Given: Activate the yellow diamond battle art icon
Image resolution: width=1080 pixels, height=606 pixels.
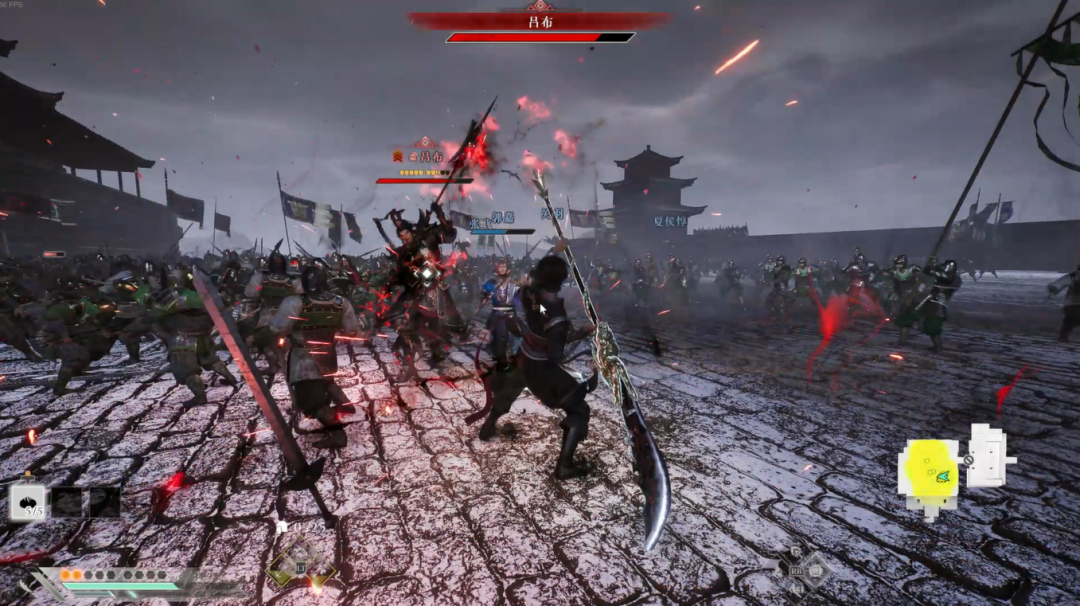Looking at the screenshot, I should 299,565.
